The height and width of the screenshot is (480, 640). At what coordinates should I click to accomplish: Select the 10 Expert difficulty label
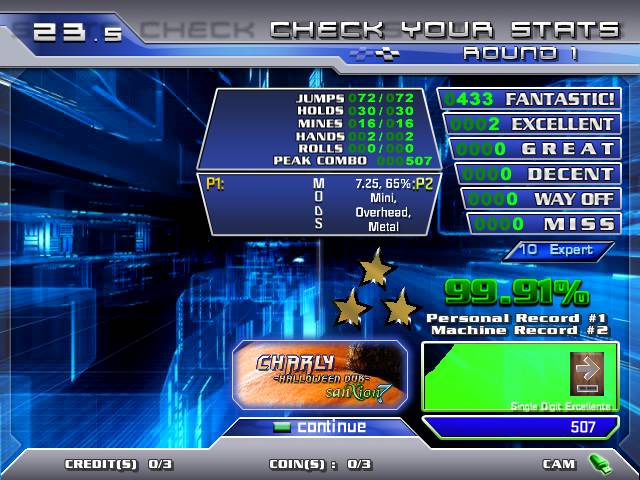568,250
